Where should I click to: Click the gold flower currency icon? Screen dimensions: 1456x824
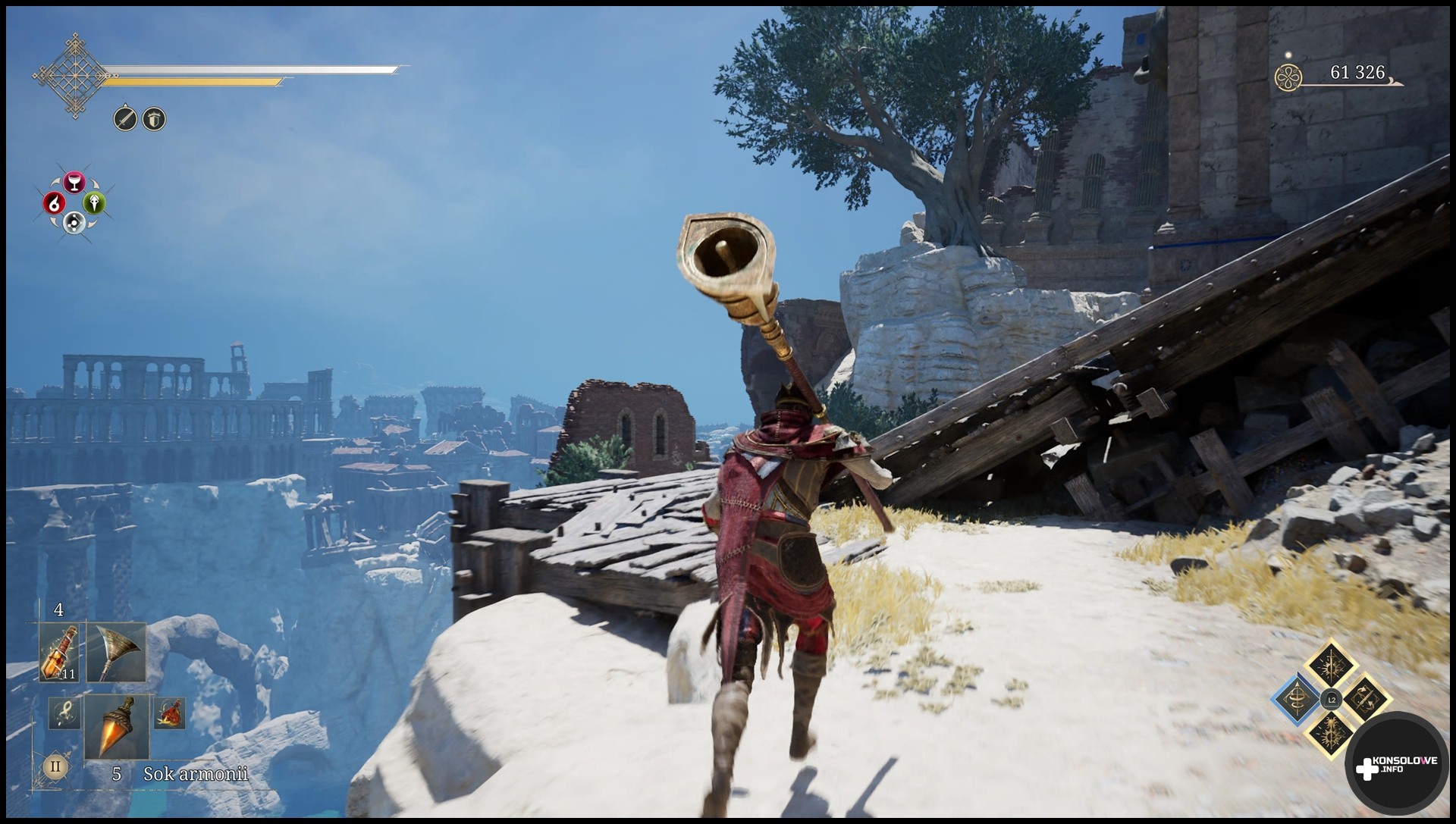[x=1288, y=77]
